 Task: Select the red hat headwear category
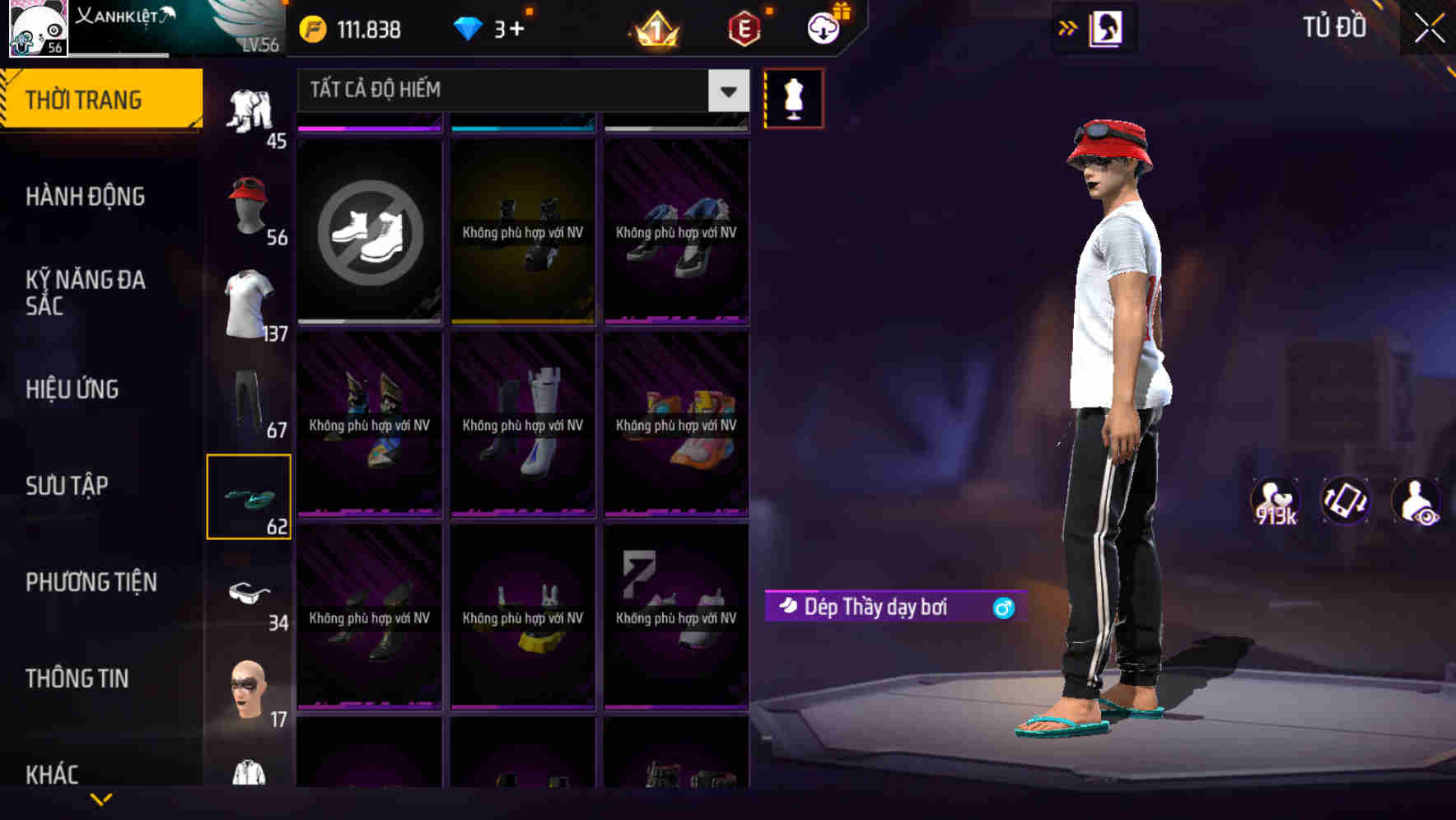[x=250, y=206]
